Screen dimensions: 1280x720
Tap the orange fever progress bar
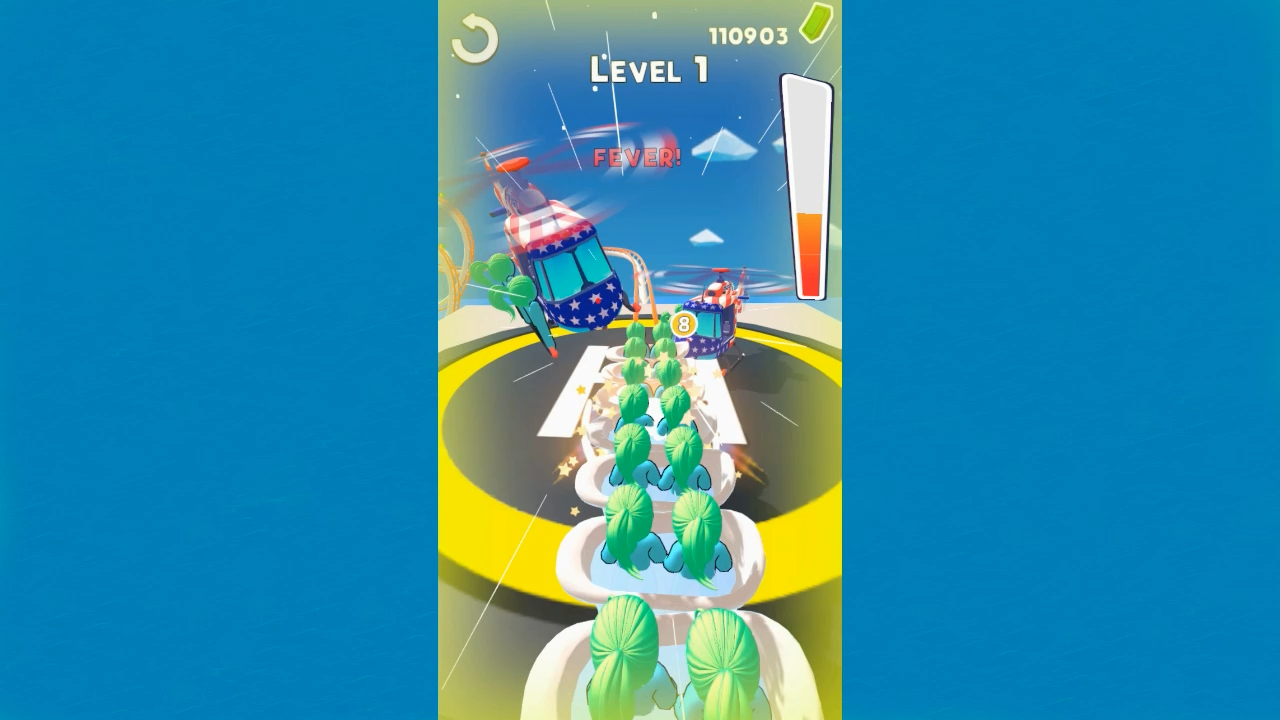click(809, 250)
